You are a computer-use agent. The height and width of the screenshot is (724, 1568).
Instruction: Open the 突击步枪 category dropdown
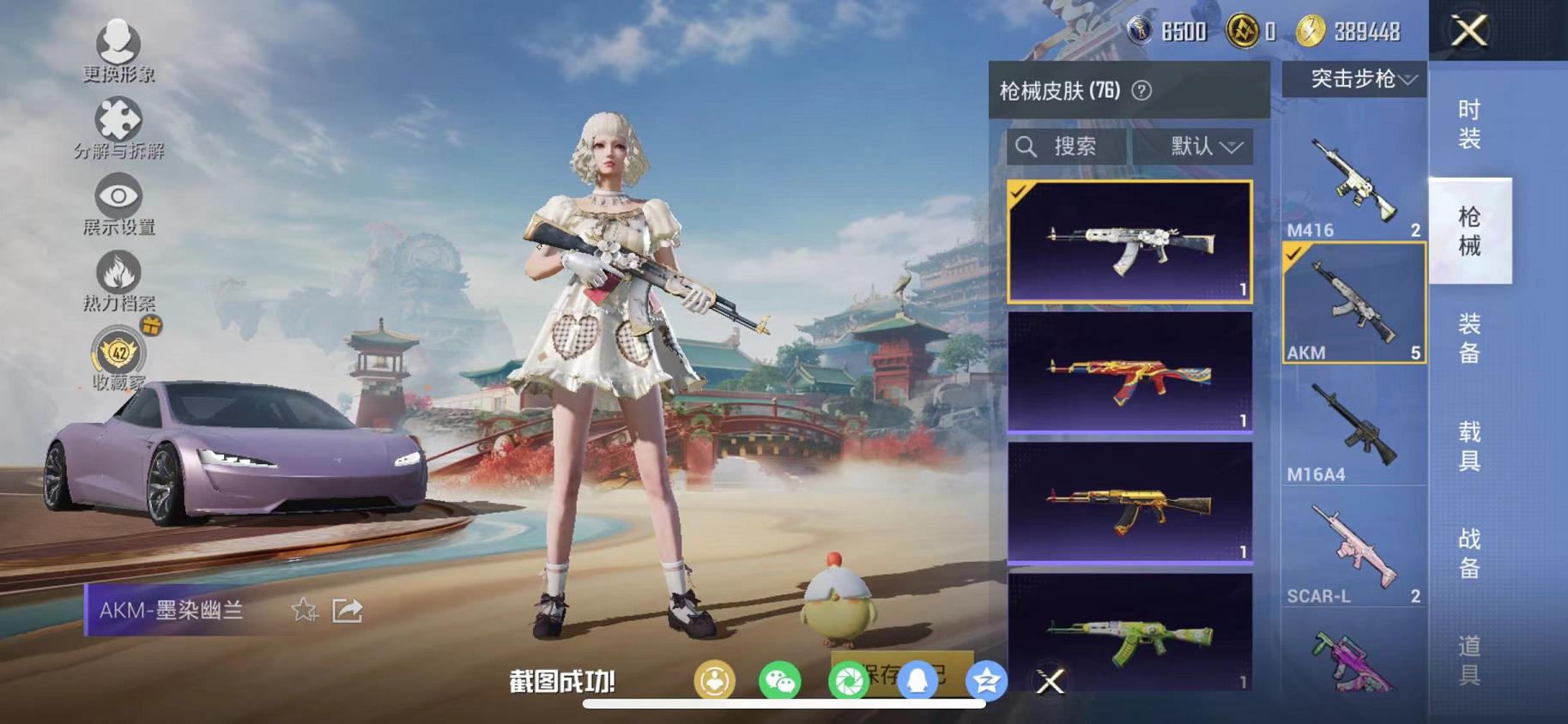click(x=1353, y=81)
